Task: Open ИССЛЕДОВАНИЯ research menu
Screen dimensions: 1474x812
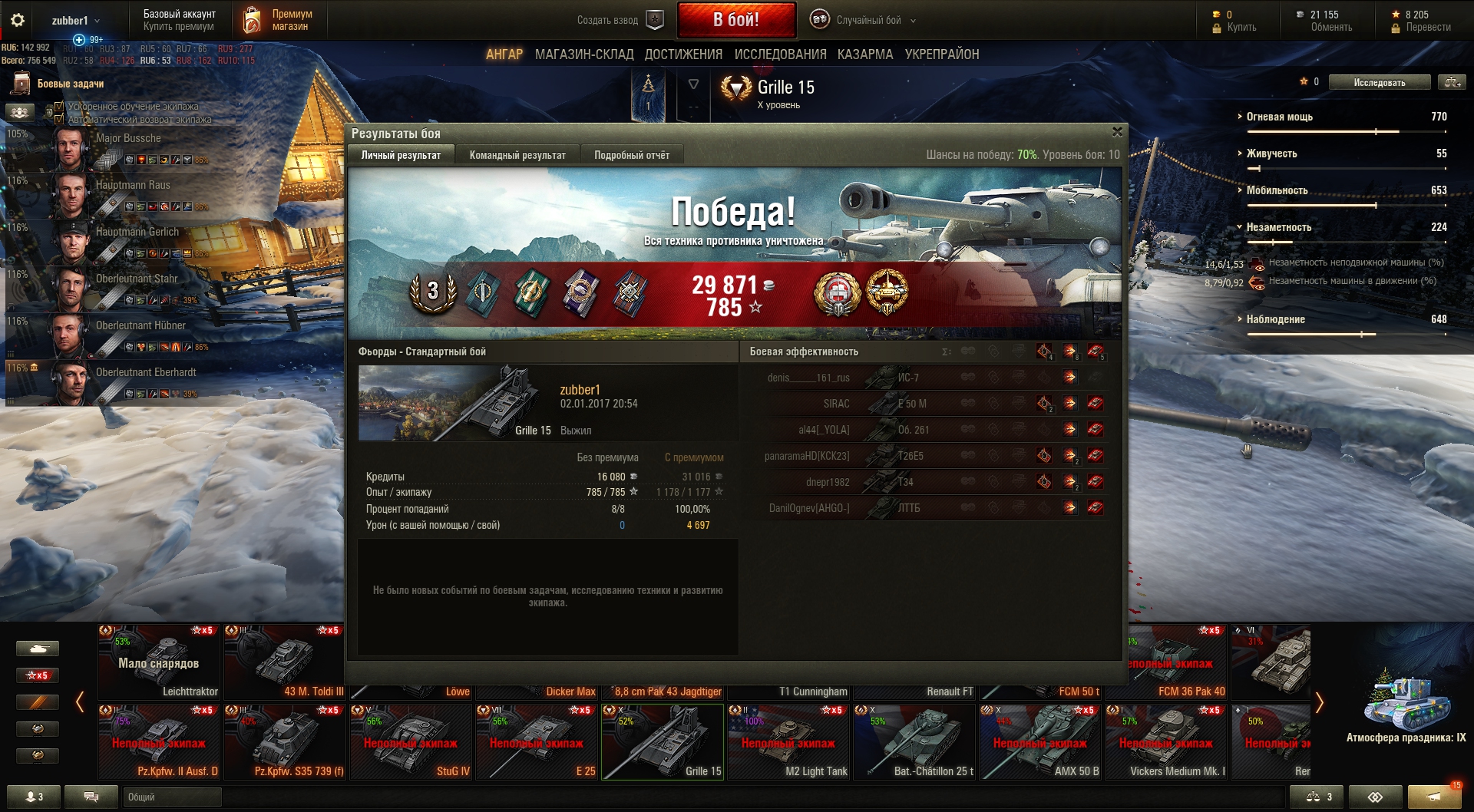Action: [780, 54]
